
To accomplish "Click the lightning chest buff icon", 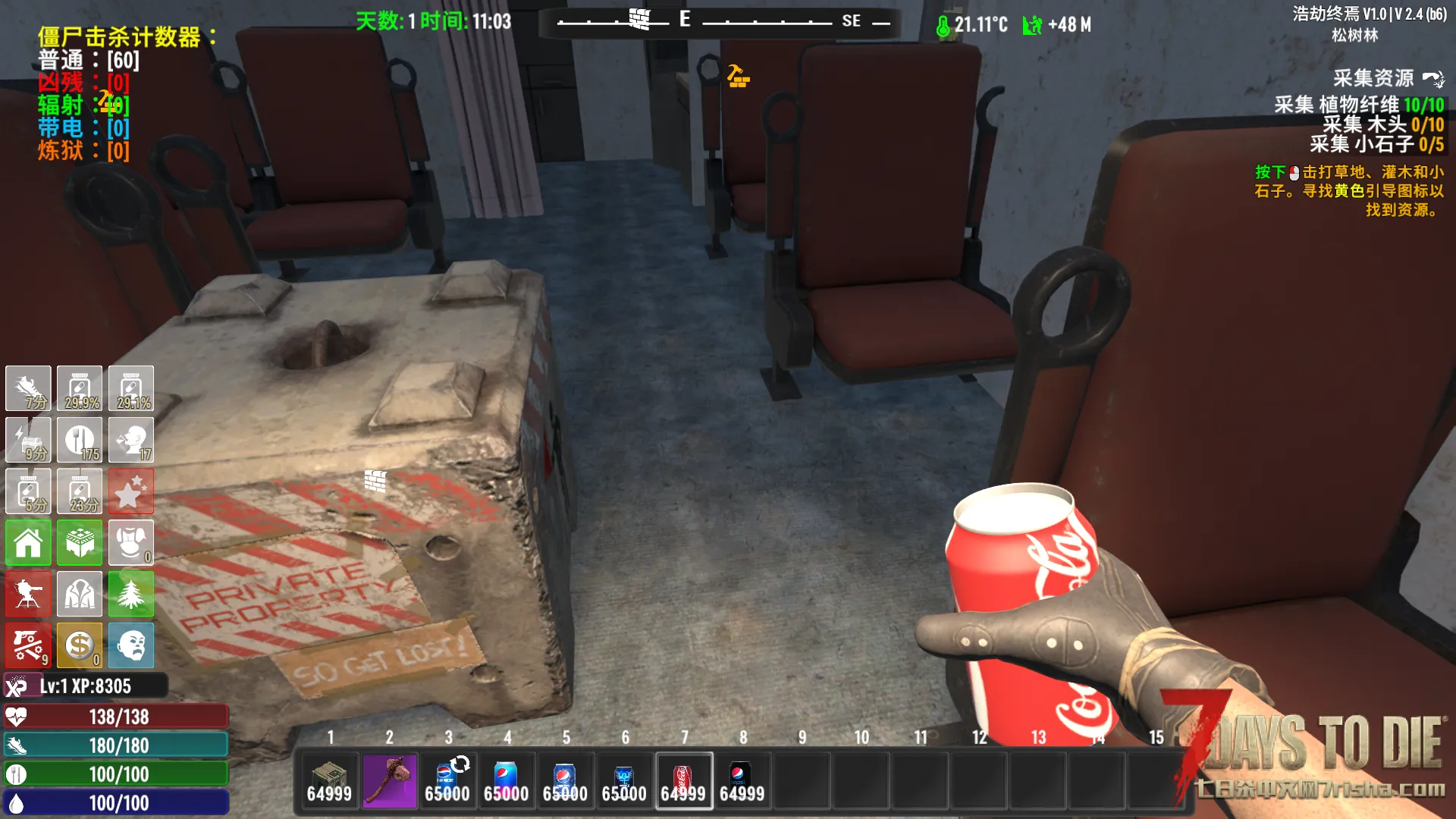I will (28, 440).
